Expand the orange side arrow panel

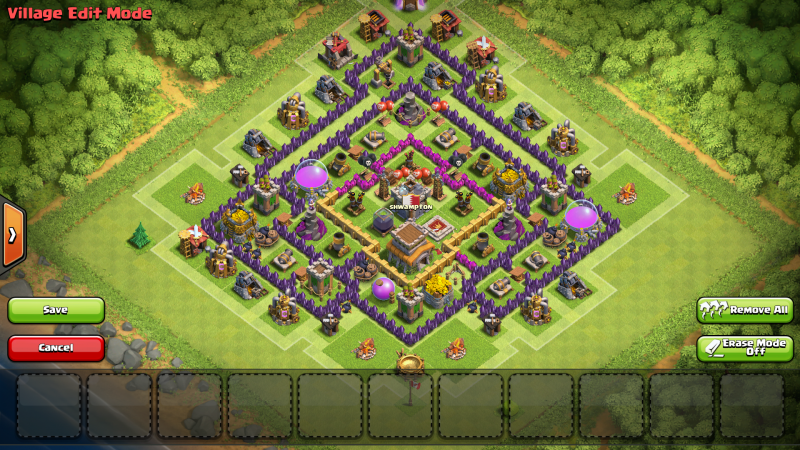coord(12,235)
